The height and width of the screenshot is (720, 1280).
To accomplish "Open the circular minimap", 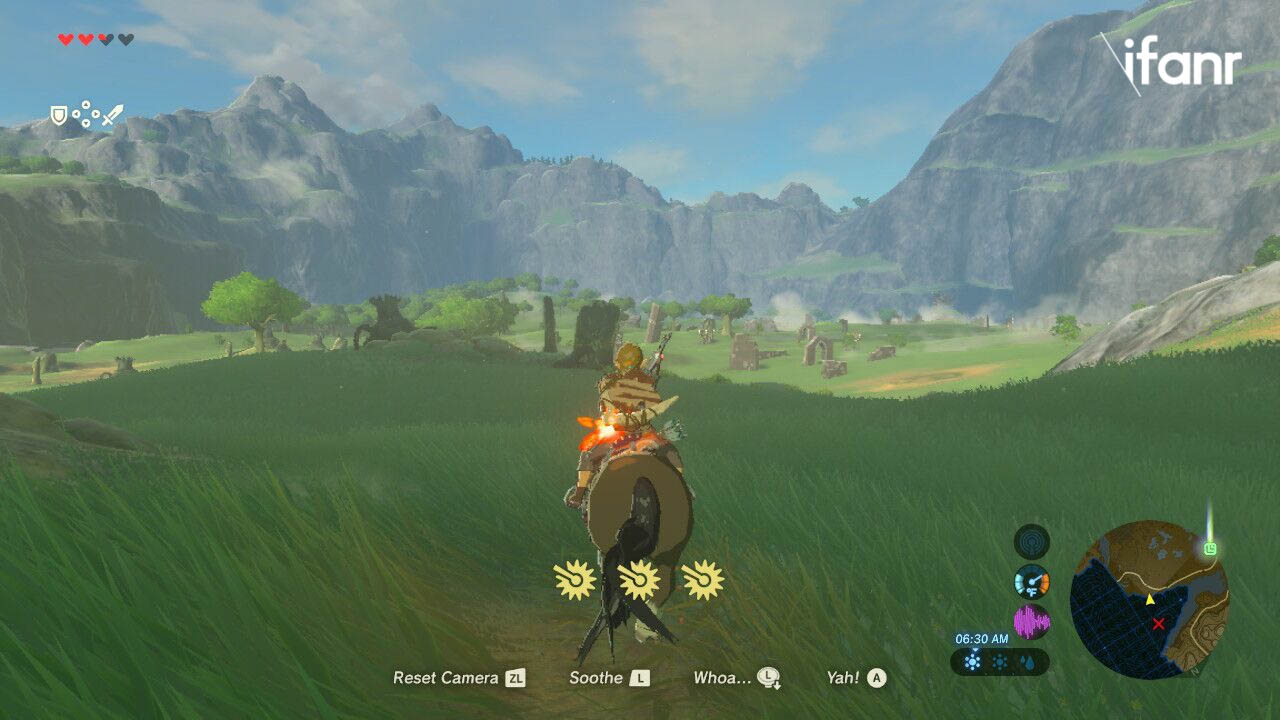I will pos(1149,600).
